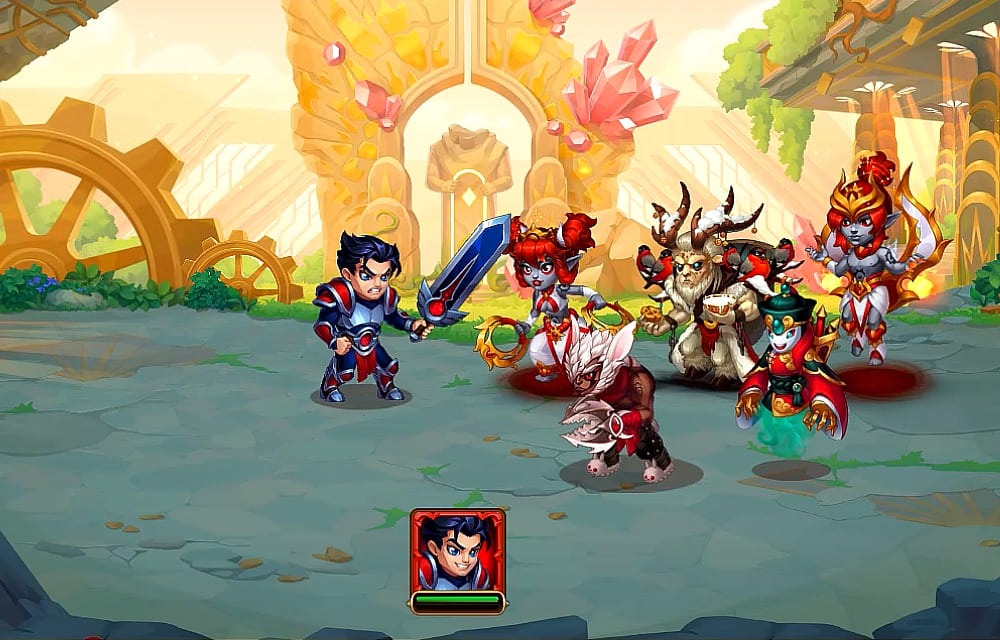
Task: Tap the dark-haired hero portrait card
Action: (457, 551)
